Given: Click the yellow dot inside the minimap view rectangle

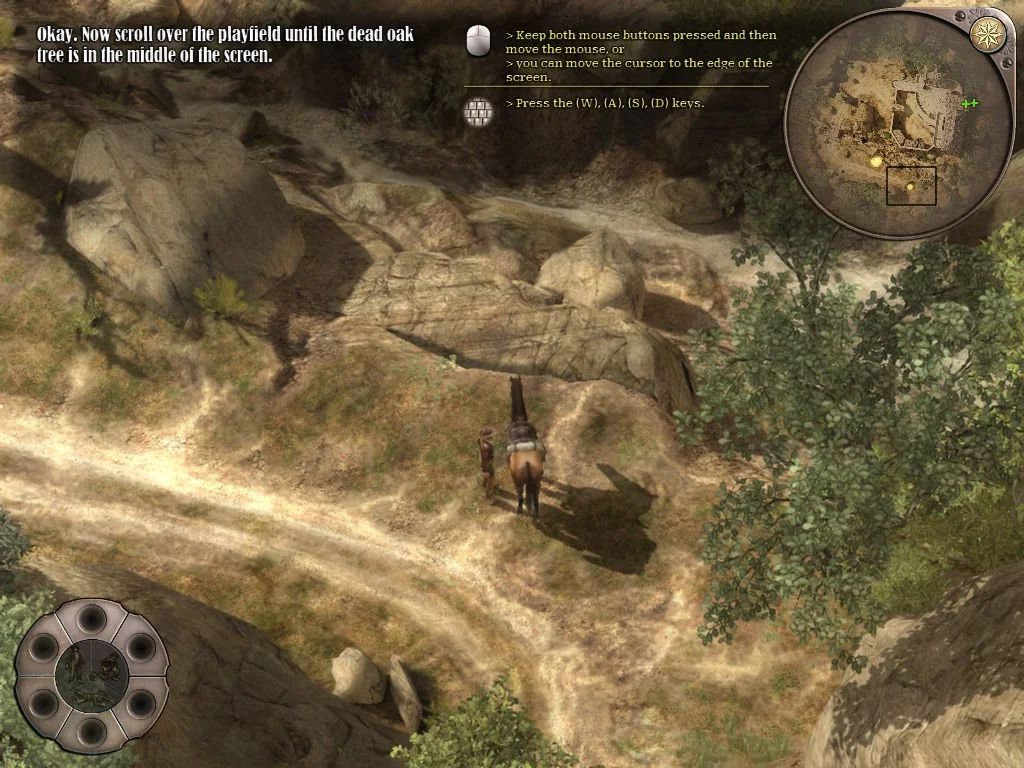Looking at the screenshot, I should click(910, 186).
